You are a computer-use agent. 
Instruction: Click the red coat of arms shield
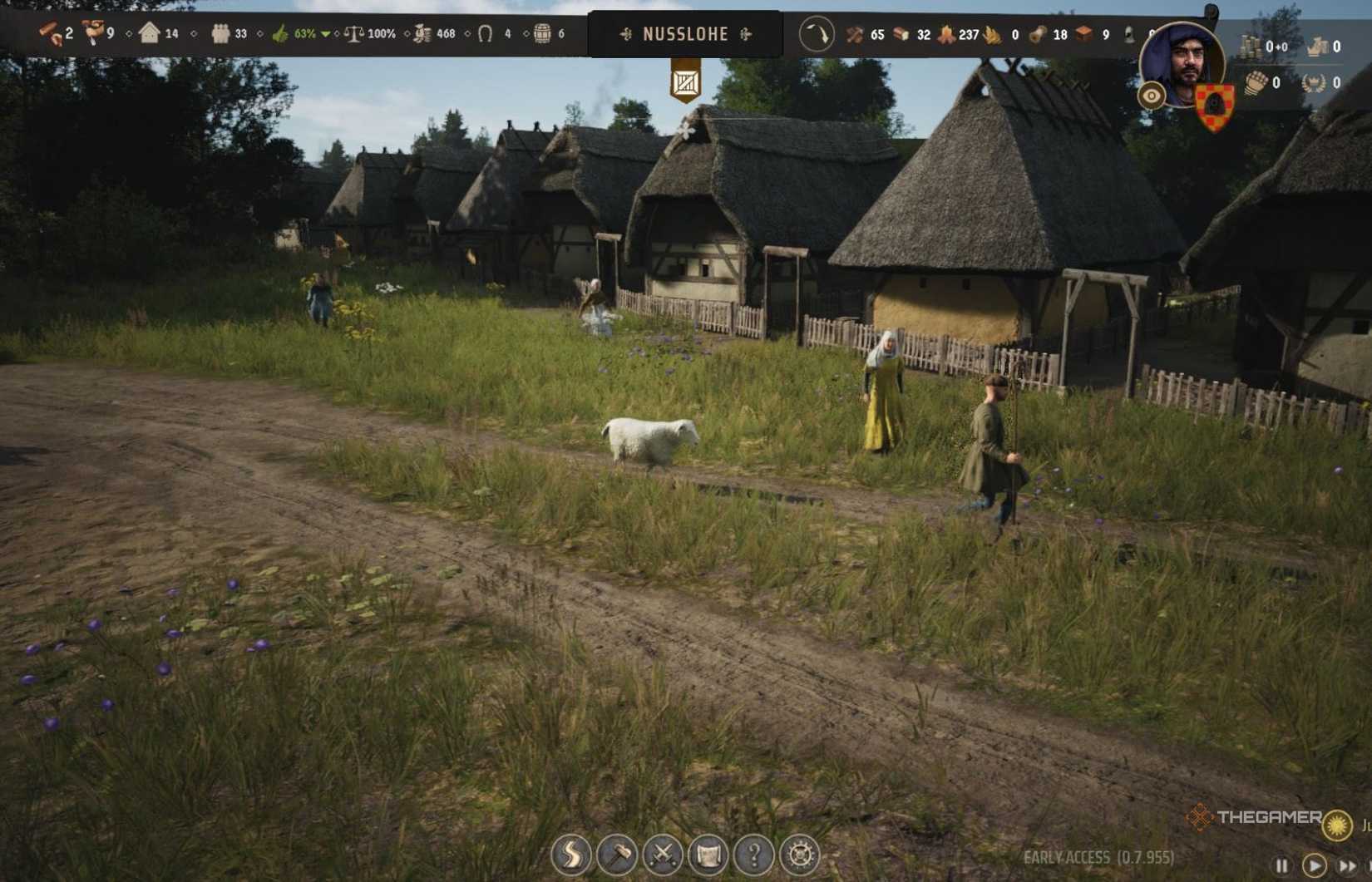[1217, 104]
